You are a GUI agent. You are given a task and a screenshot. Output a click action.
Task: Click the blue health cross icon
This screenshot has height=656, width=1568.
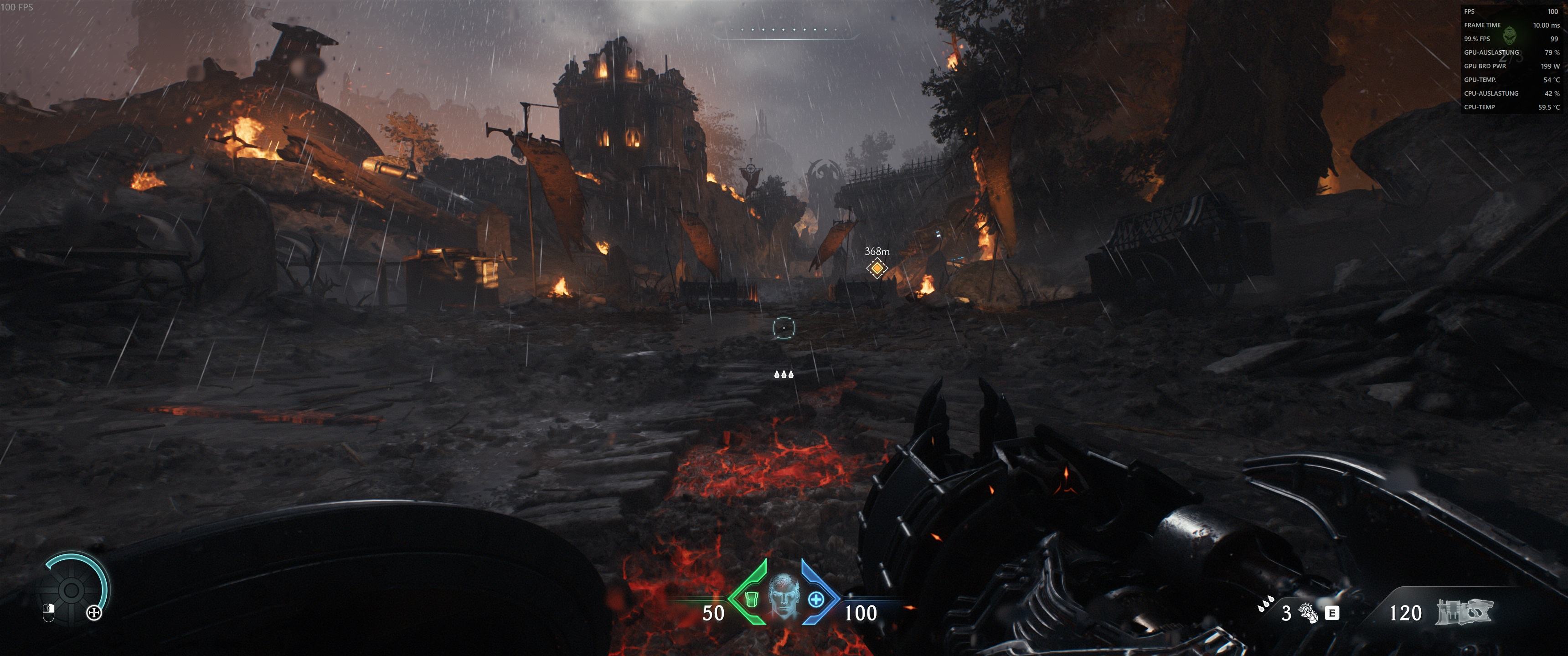coord(816,600)
